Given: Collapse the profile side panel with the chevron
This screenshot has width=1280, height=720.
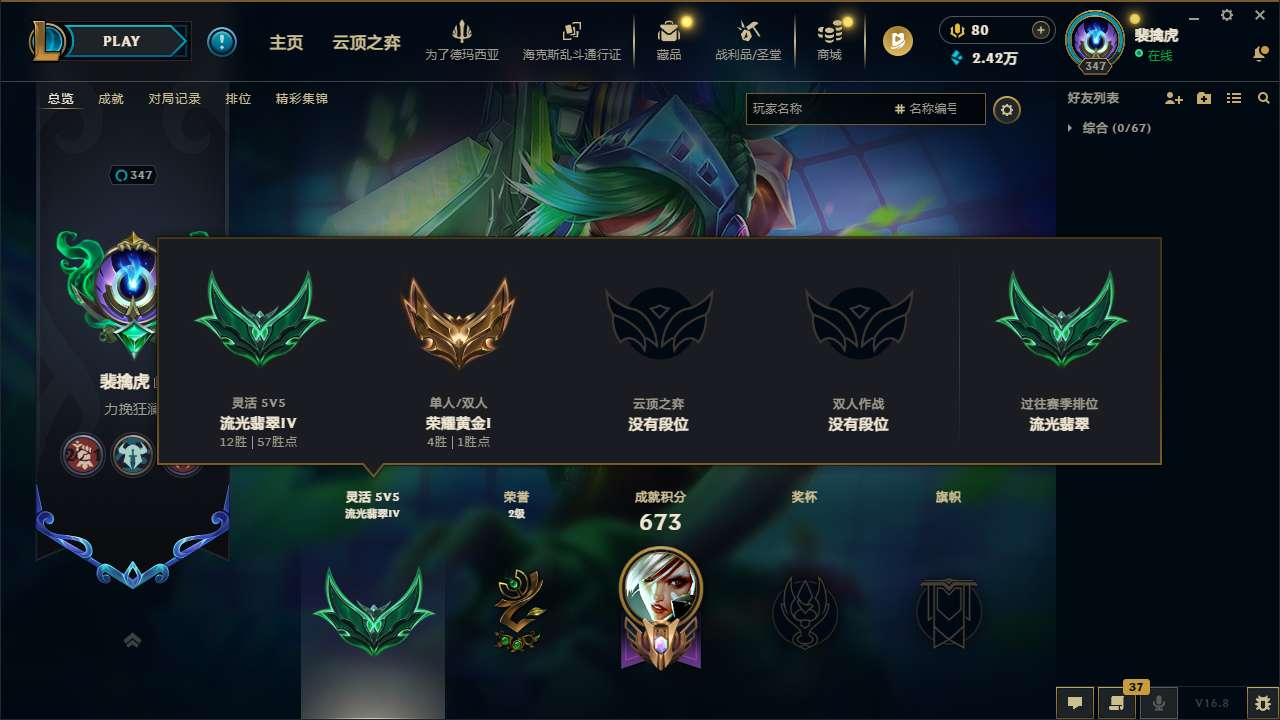Looking at the screenshot, I should tap(132, 640).
